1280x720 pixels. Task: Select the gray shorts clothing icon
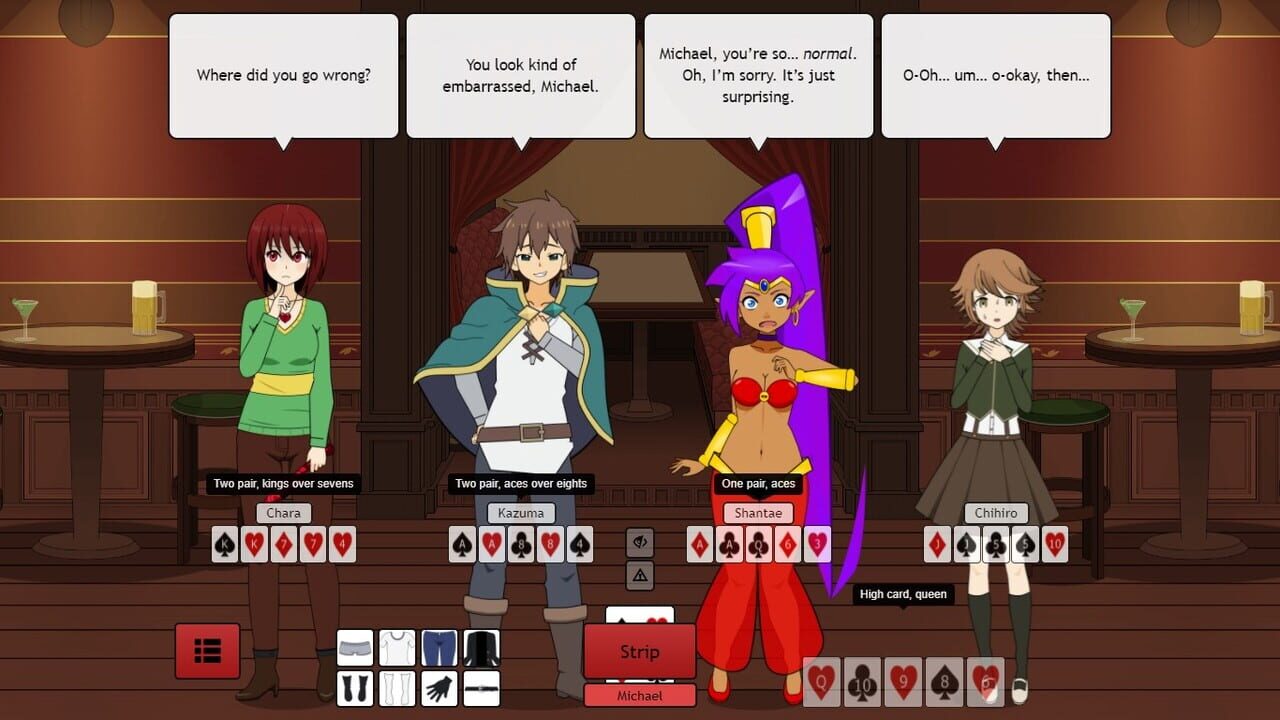[x=355, y=648]
